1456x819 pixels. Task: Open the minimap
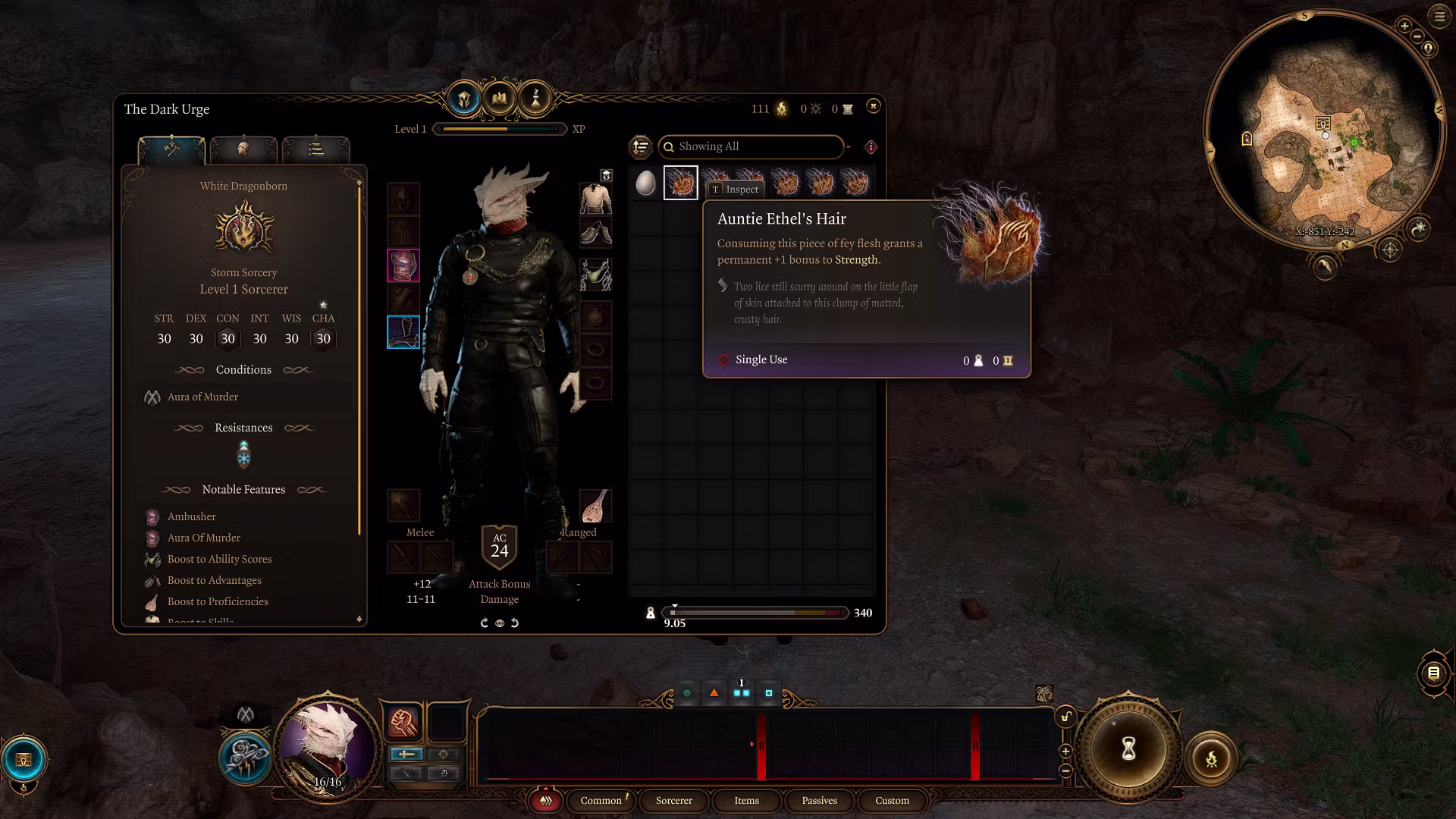click(1323, 133)
